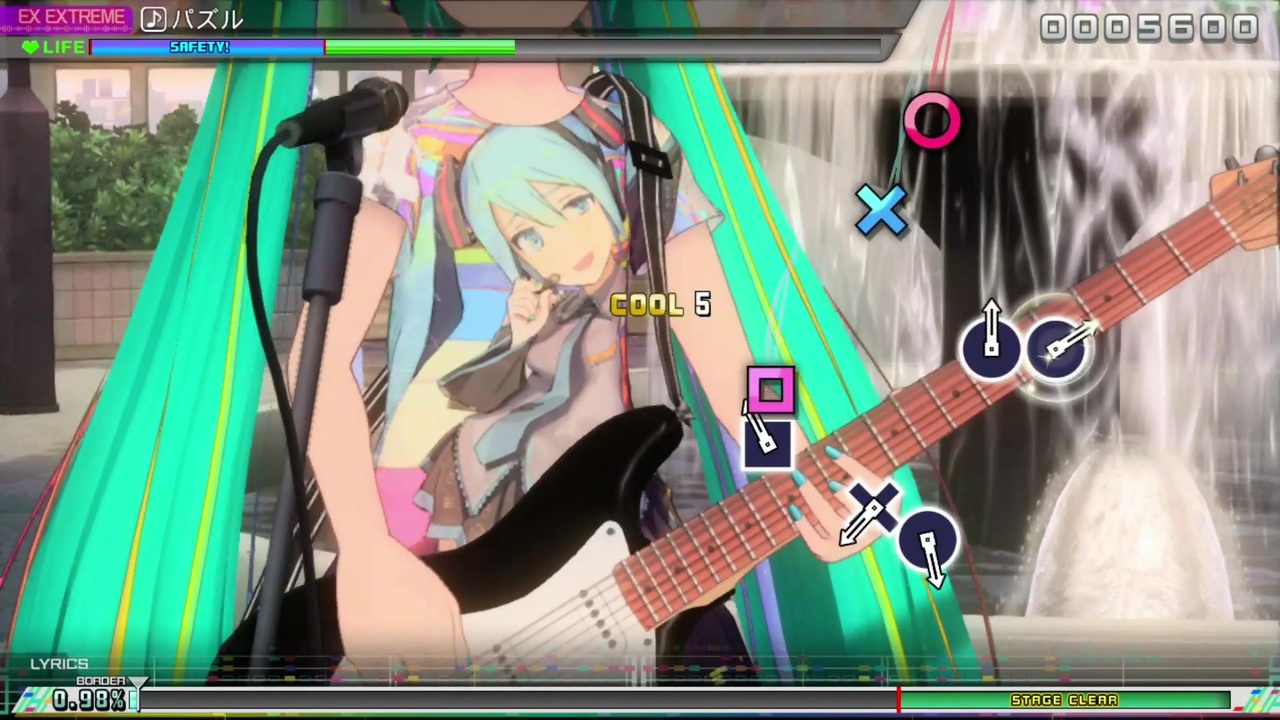Click the music note icon beside song title
The height and width of the screenshot is (720, 1280).
click(154, 19)
